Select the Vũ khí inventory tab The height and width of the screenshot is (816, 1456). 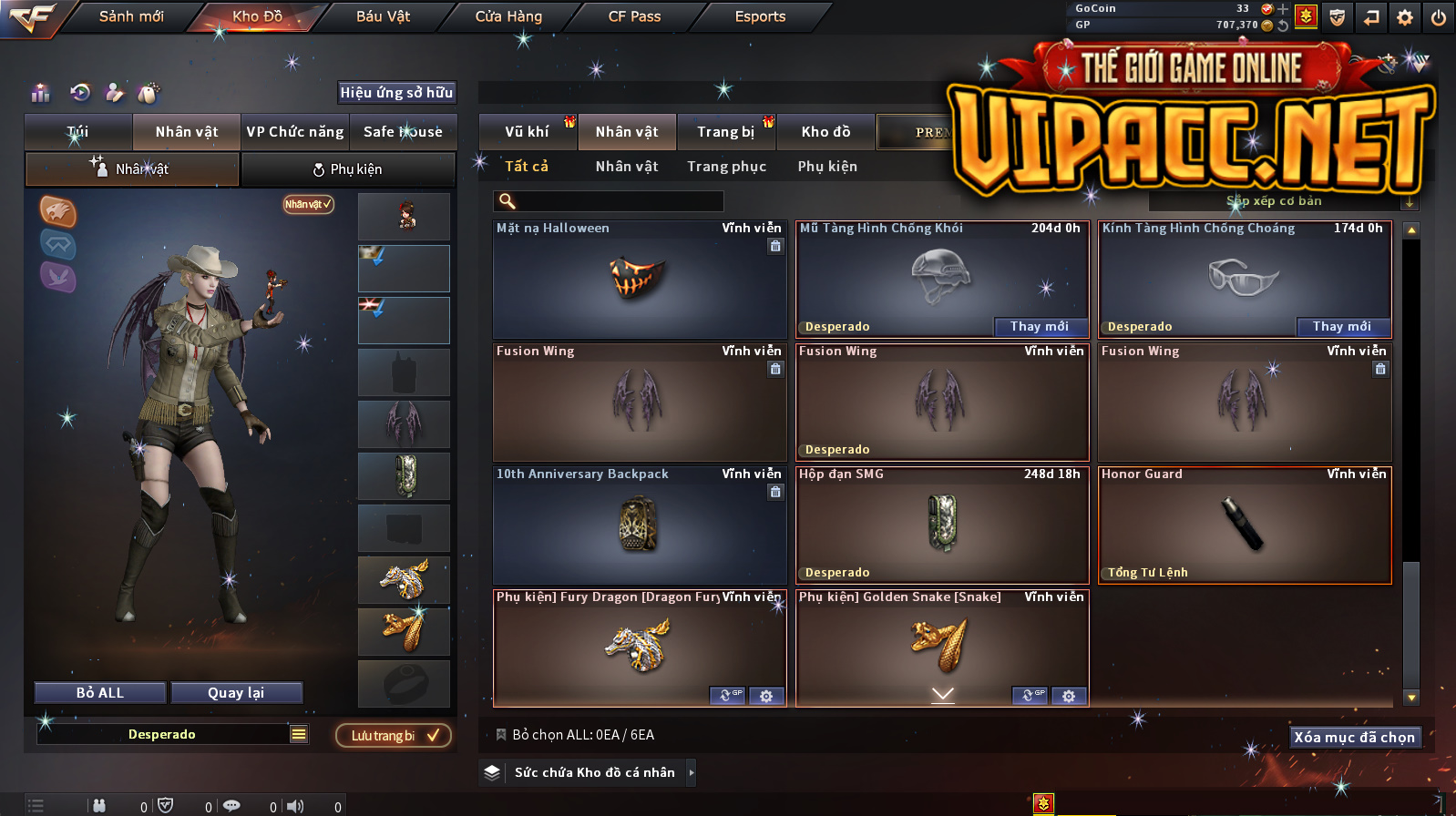point(527,132)
